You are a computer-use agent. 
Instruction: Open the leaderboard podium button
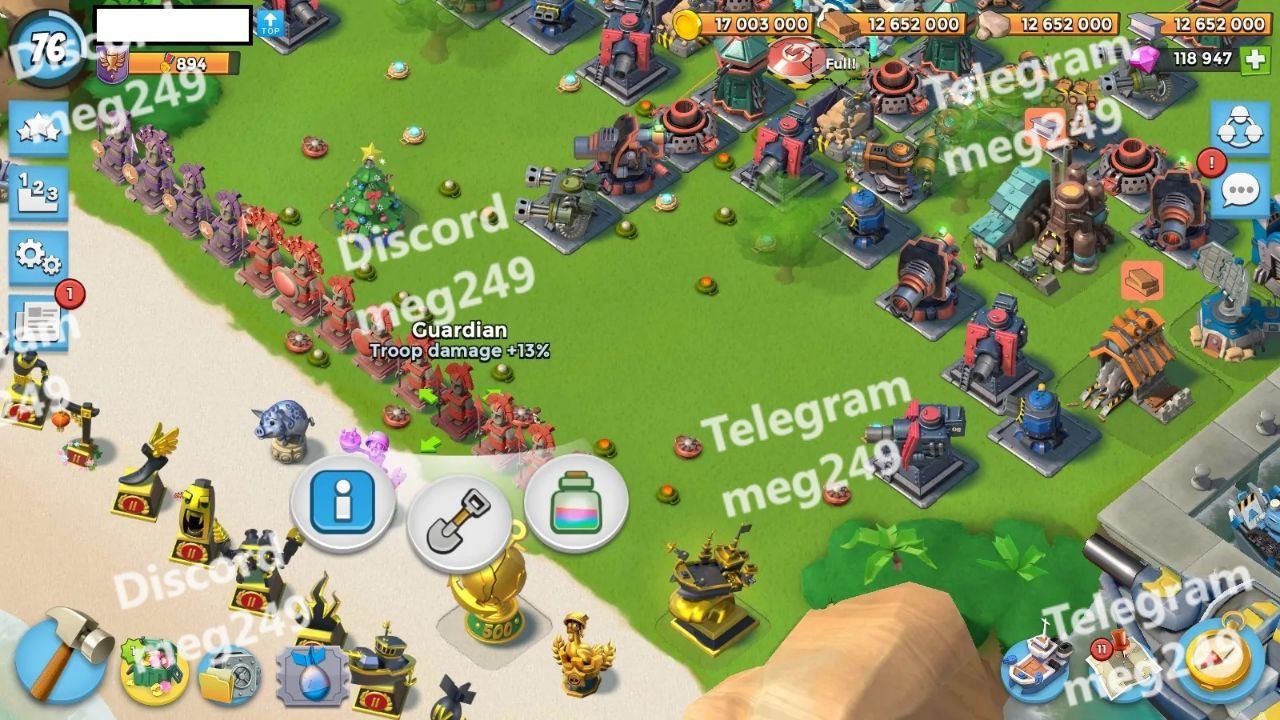(39, 193)
